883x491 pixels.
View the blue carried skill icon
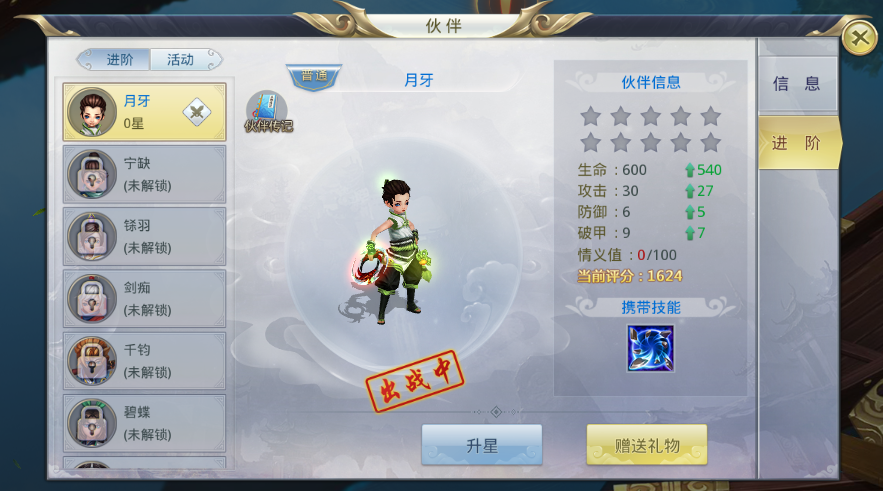coord(650,348)
